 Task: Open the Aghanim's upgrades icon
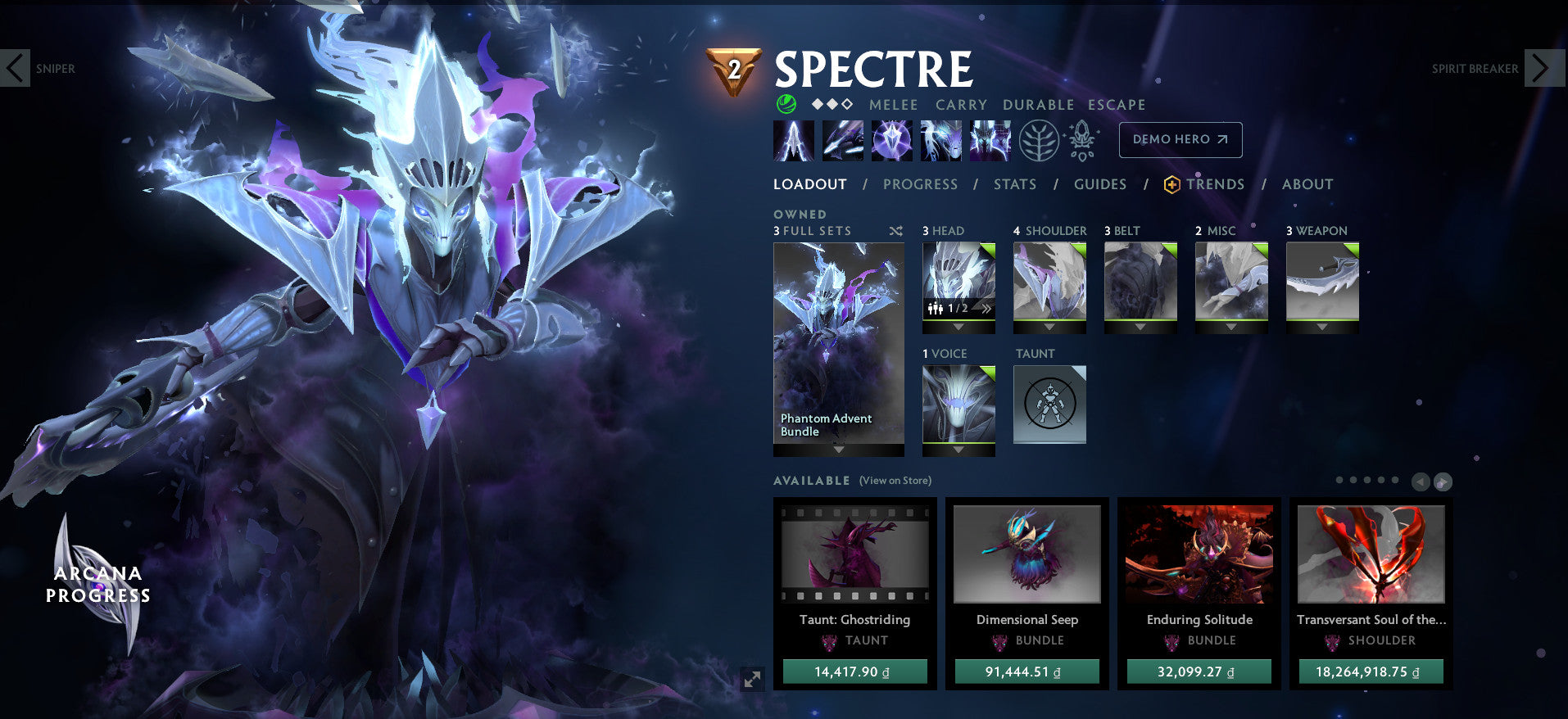(1082, 139)
